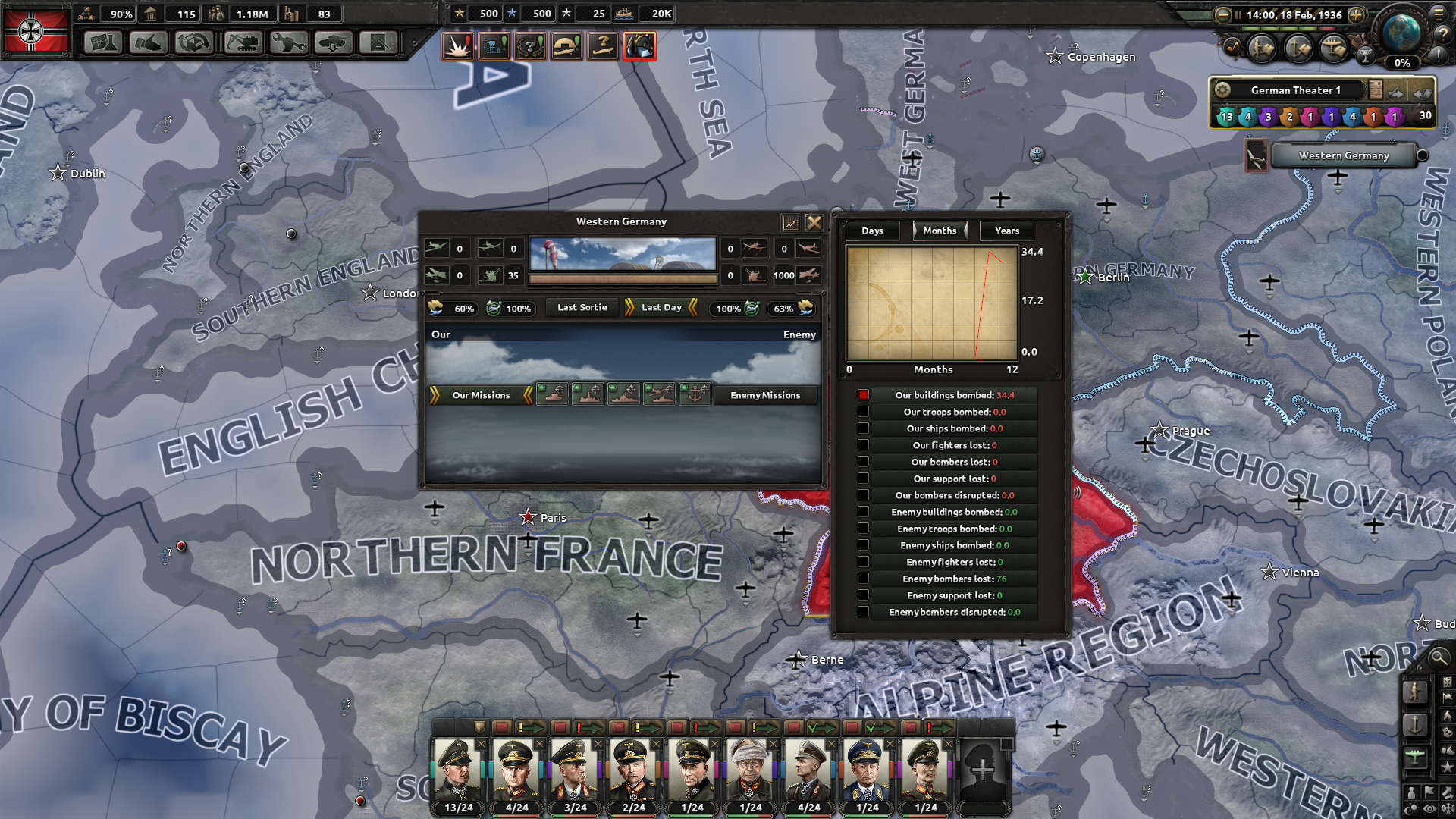1456x819 pixels.
Task: Toggle the 'Our buildings bombed' legend checkbox
Action: 864,394
